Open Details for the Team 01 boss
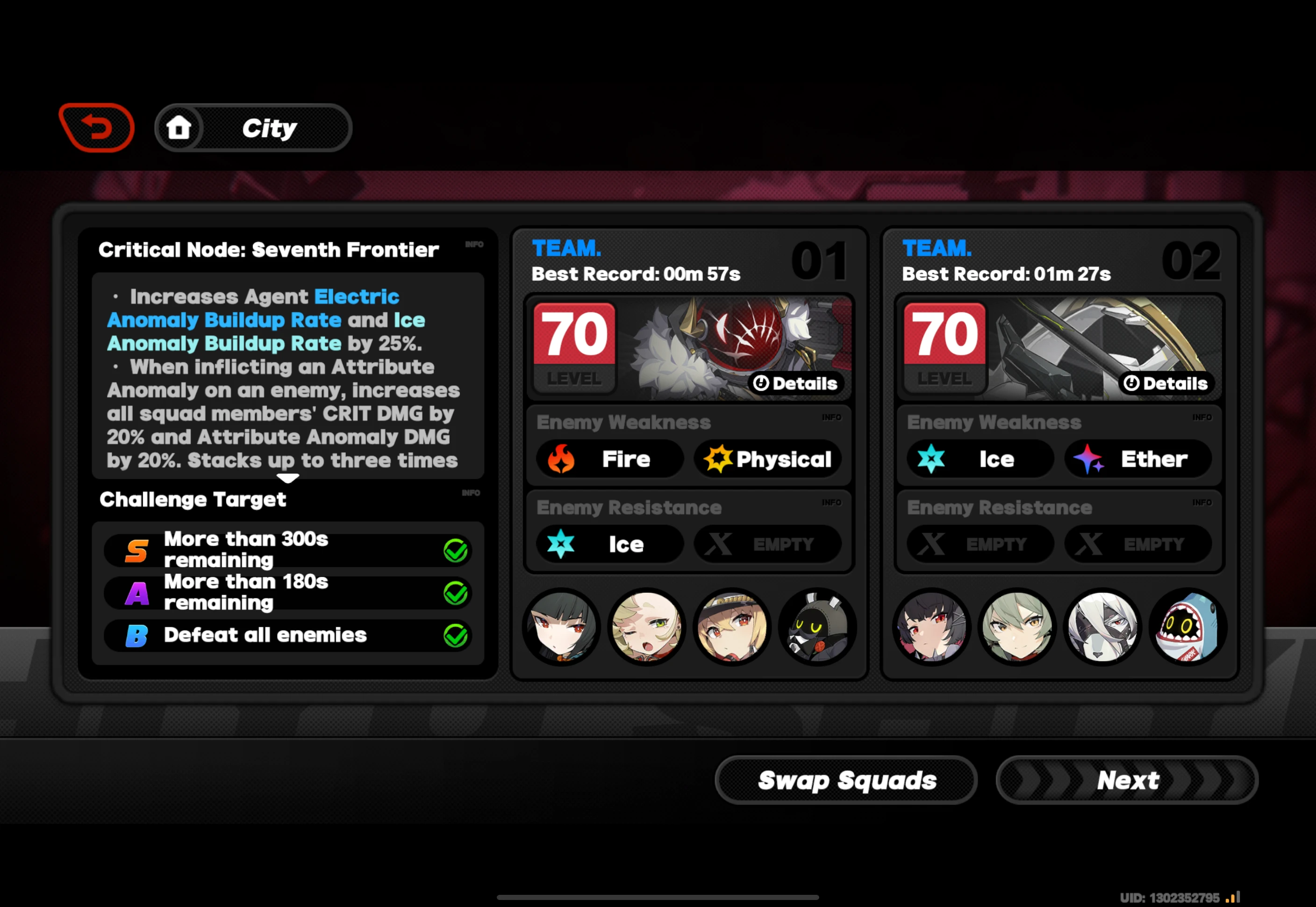The width and height of the screenshot is (1316, 907). click(796, 383)
